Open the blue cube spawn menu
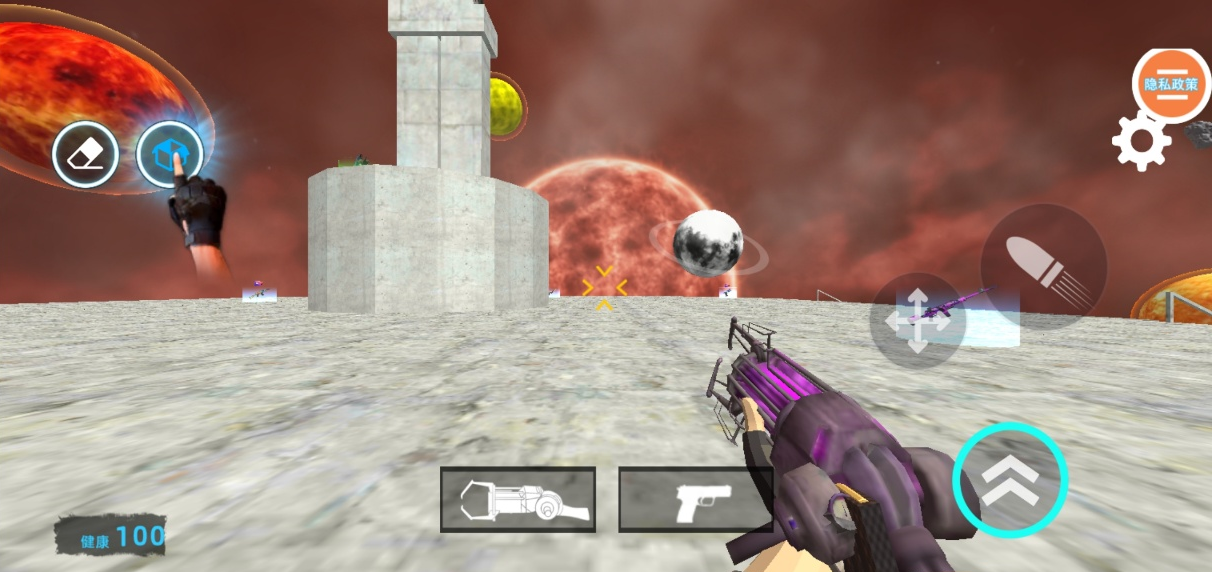This screenshot has height=572, width=1214. tap(170, 154)
